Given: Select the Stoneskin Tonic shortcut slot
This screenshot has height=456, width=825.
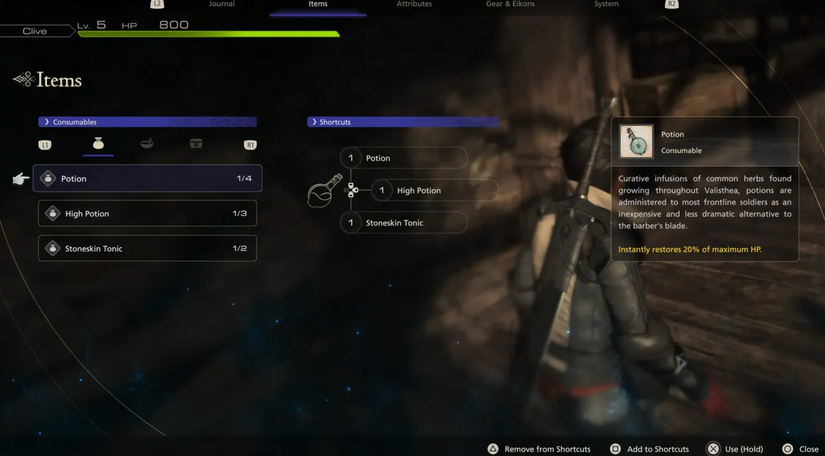Looking at the screenshot, I should click(x=403, y=223).
